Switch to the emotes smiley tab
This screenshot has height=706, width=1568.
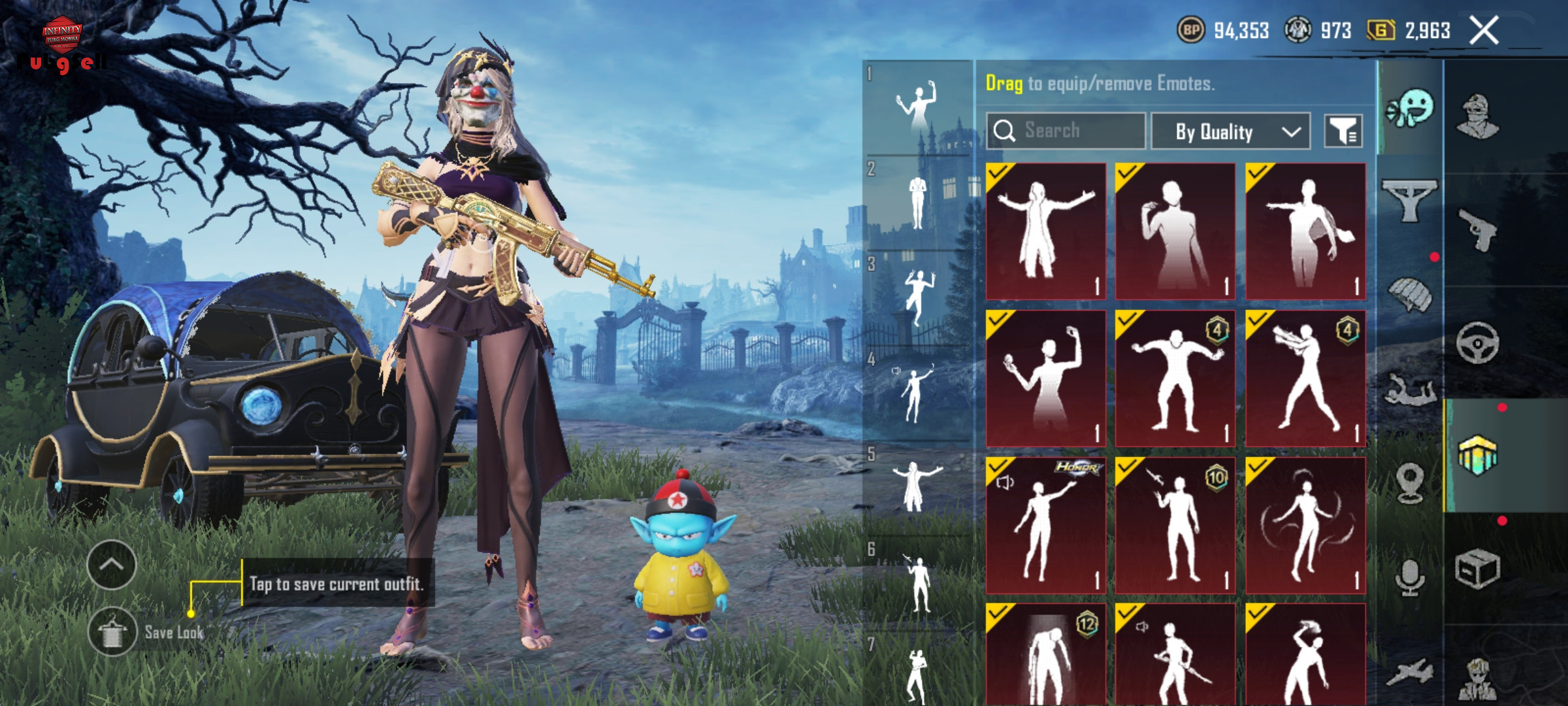pyautogui.click(x=1410, y=109)
